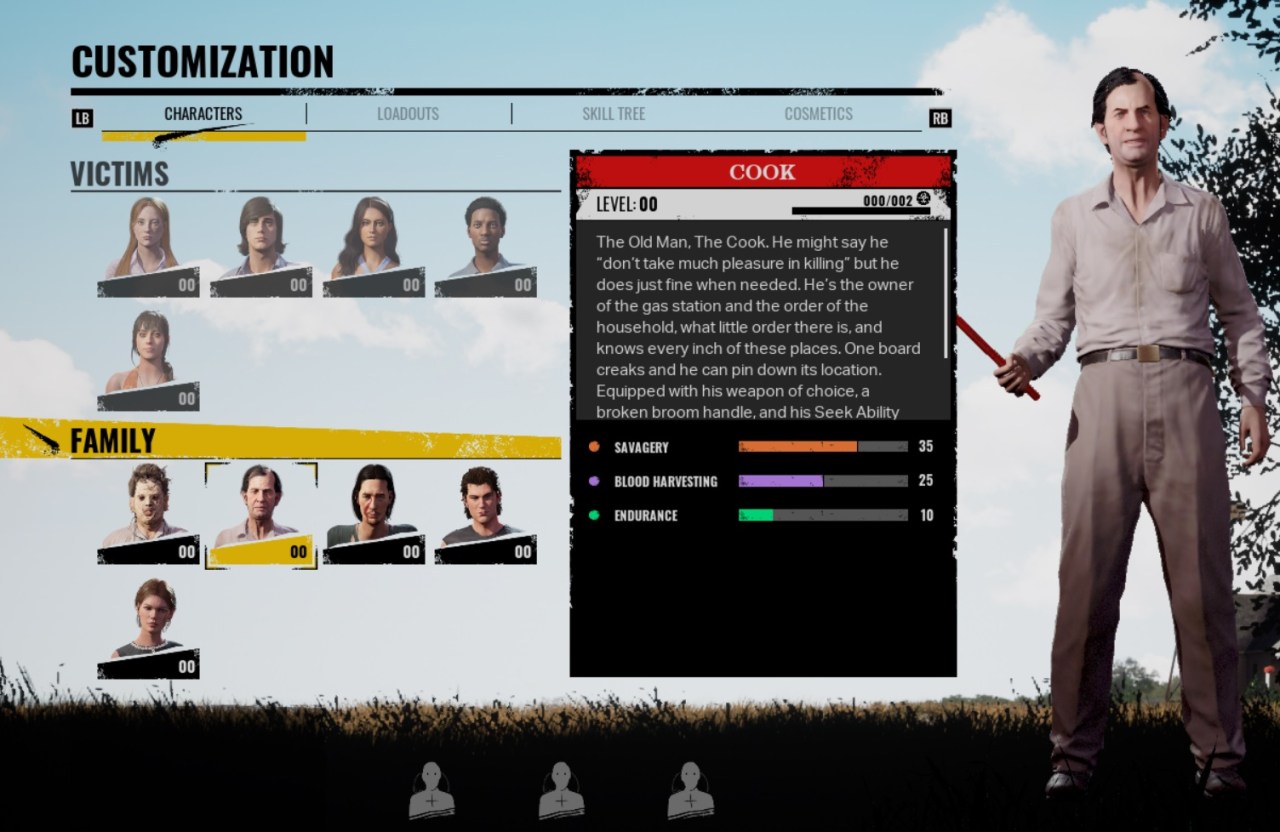Select the last victim in the top row

[x=489, y=245]
